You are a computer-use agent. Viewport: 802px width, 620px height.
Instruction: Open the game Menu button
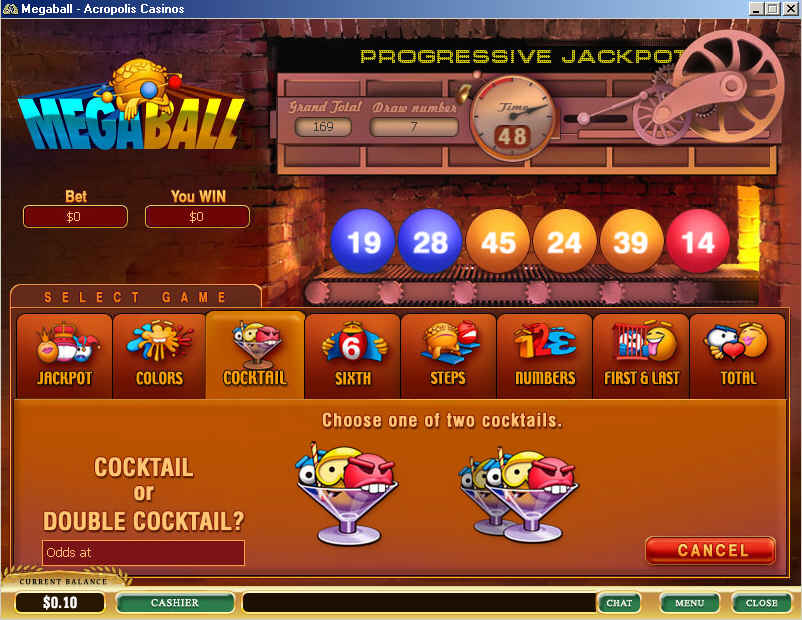(689, 603)
